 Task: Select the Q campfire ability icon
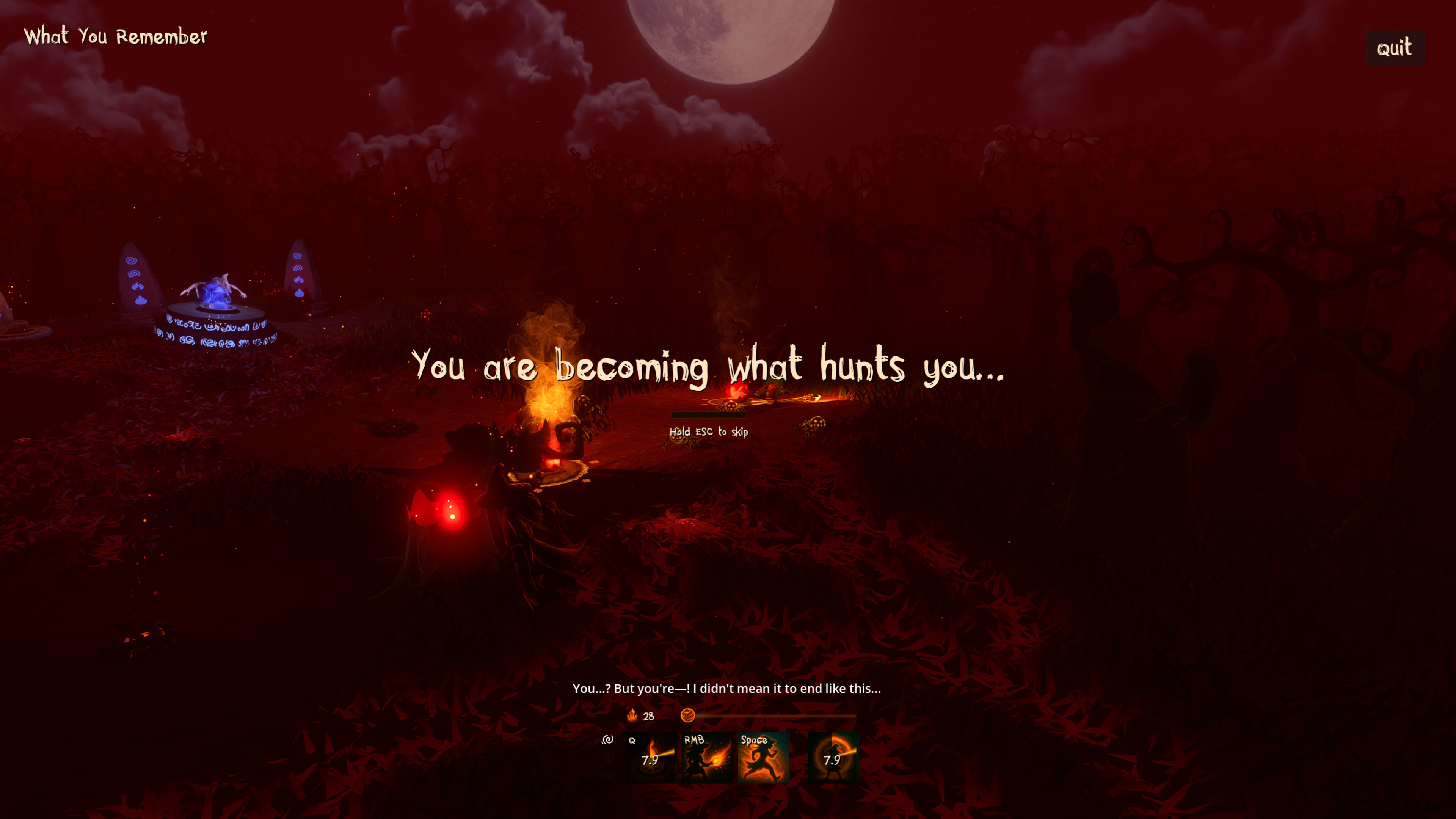click(x=651, y=758)
